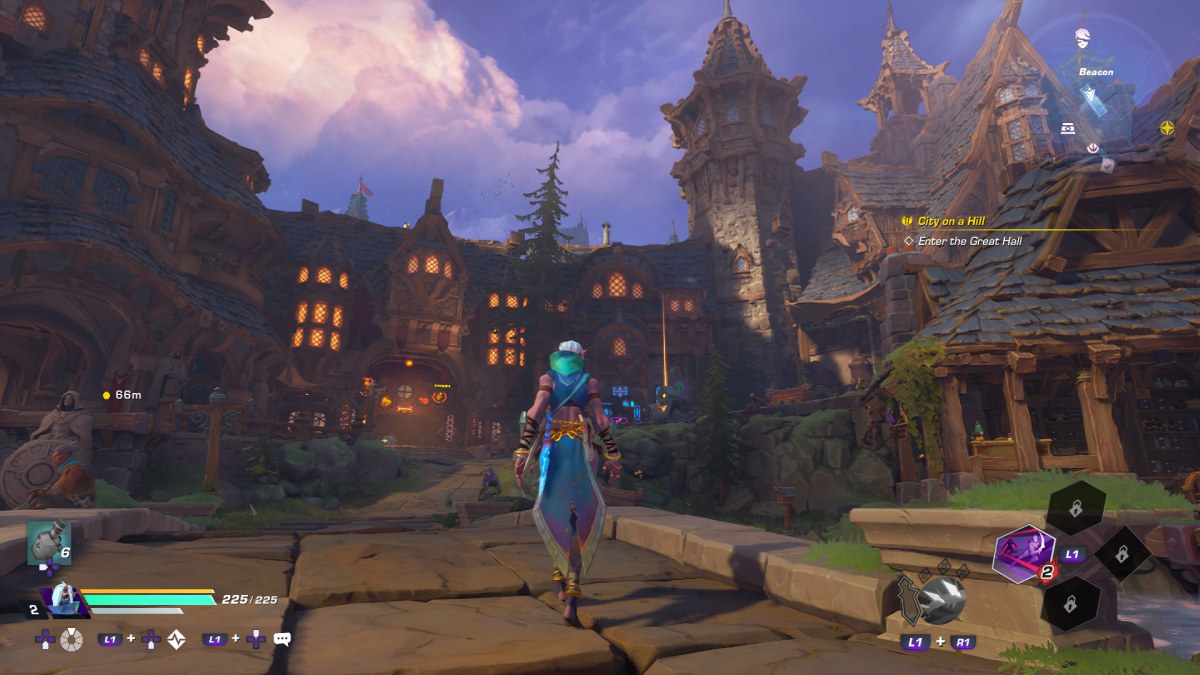The height and width of the screenshot is (675, 1200).
Task: Trigger the grey round claw-strike ability
Action: [942, 599]
